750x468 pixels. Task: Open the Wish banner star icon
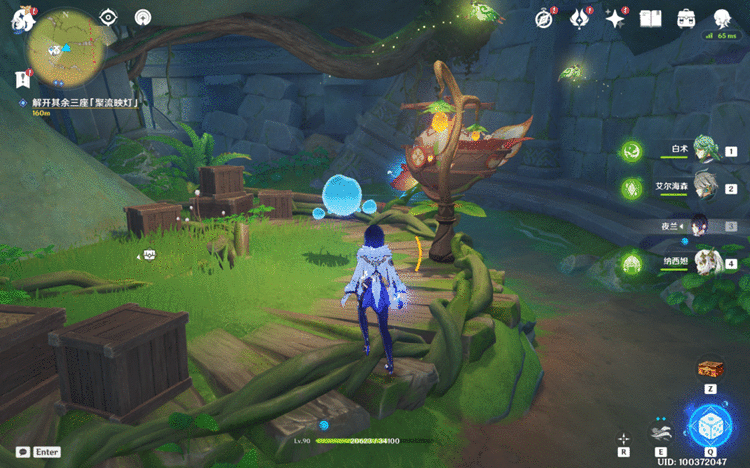[x=615, y=19]
